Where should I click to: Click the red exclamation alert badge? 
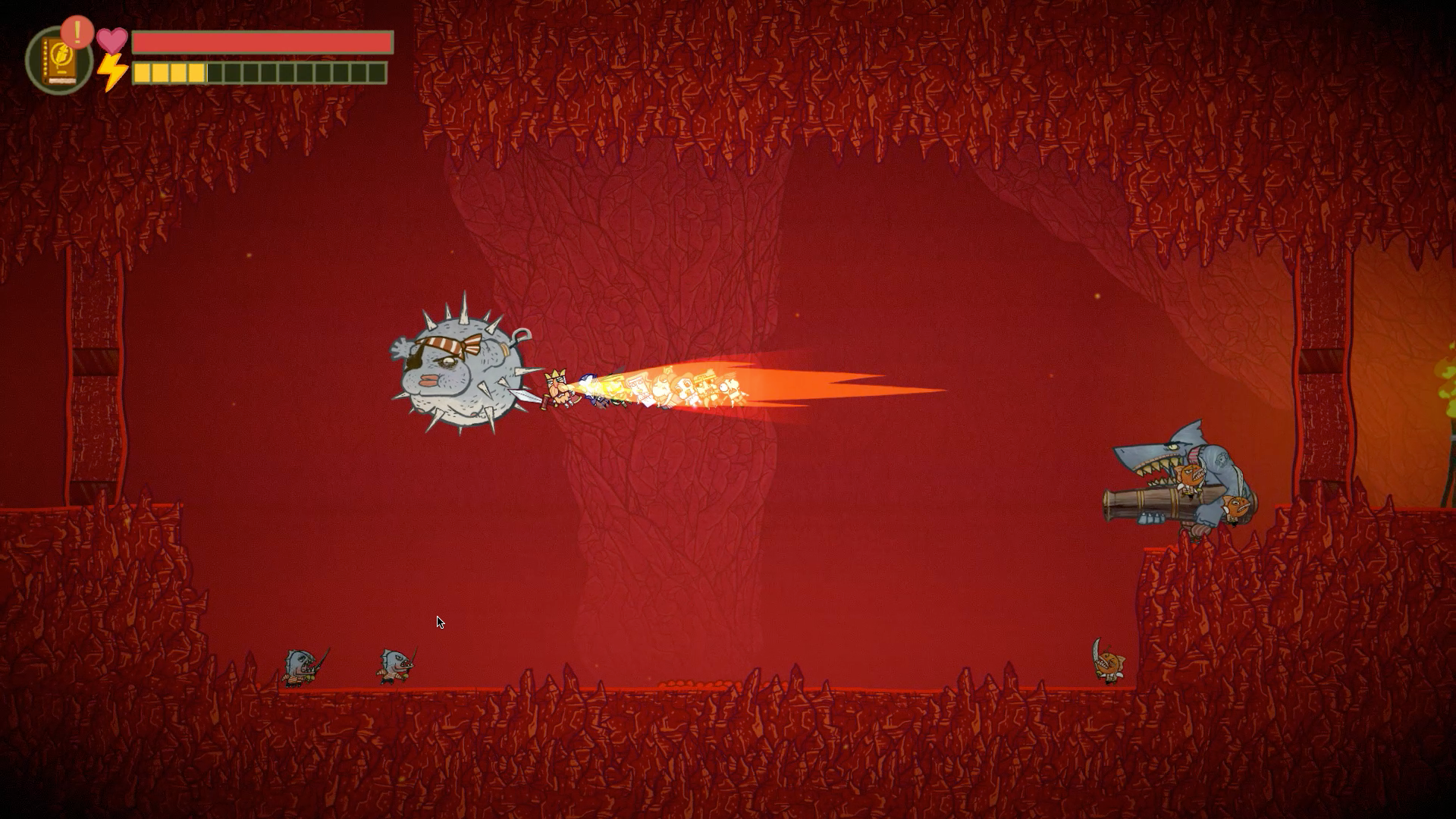point(77,33)
